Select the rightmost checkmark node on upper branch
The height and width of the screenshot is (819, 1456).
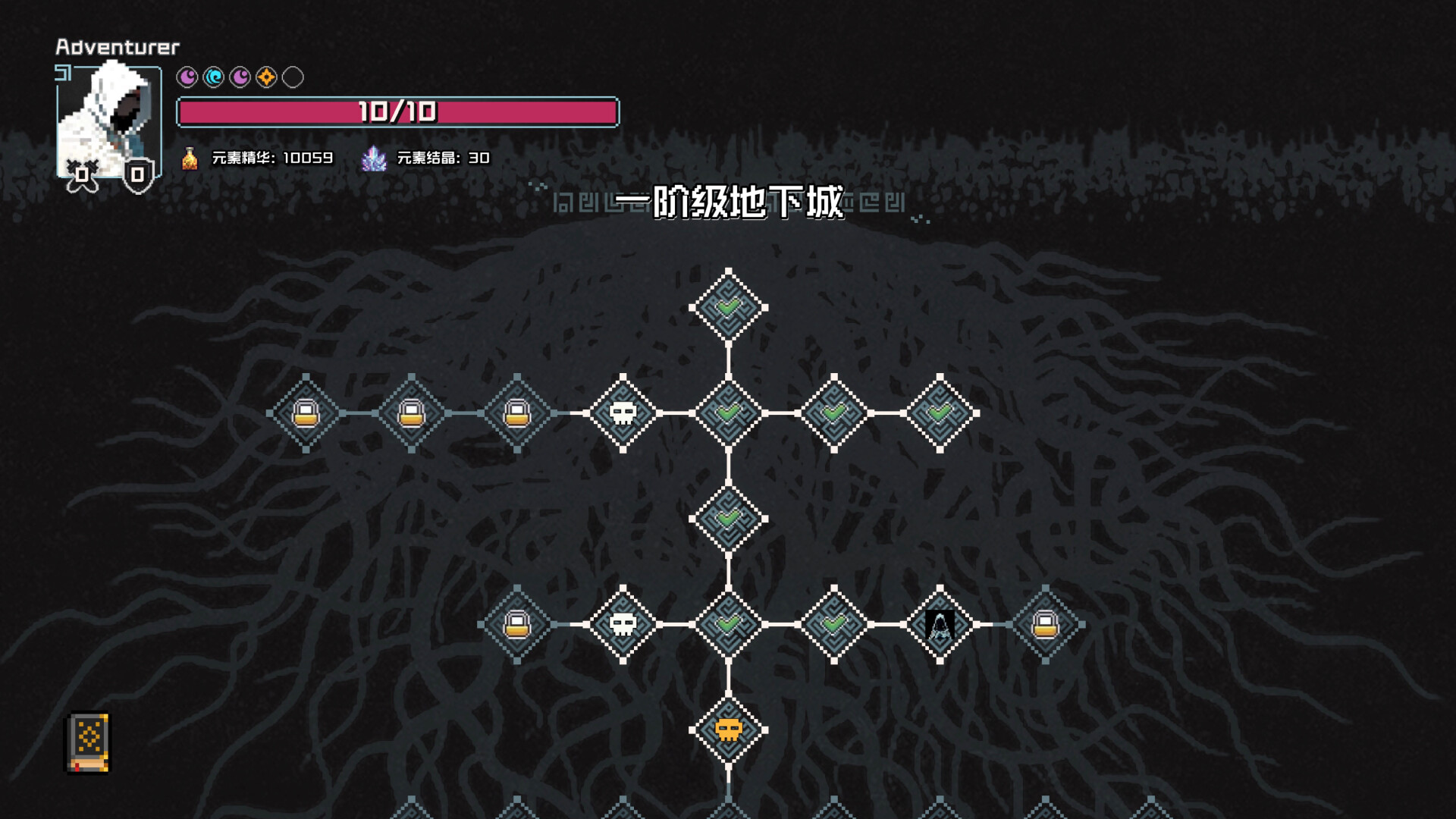click(x=940, y=415)
